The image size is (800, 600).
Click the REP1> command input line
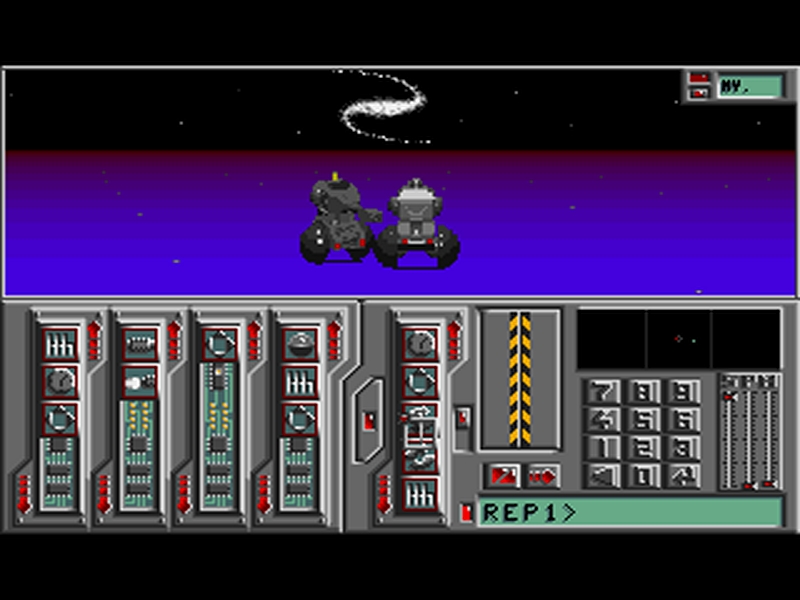click(x=630, y=513)
